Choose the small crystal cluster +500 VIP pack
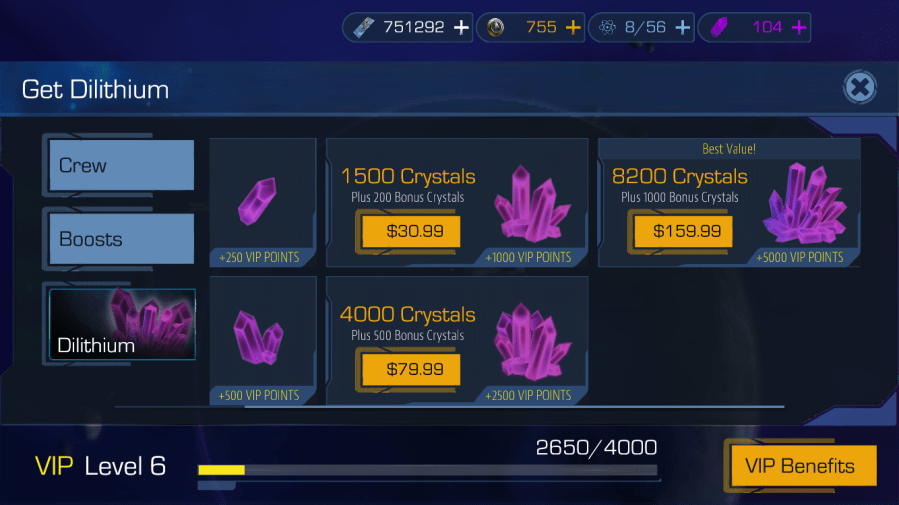 tap(262, 340)
